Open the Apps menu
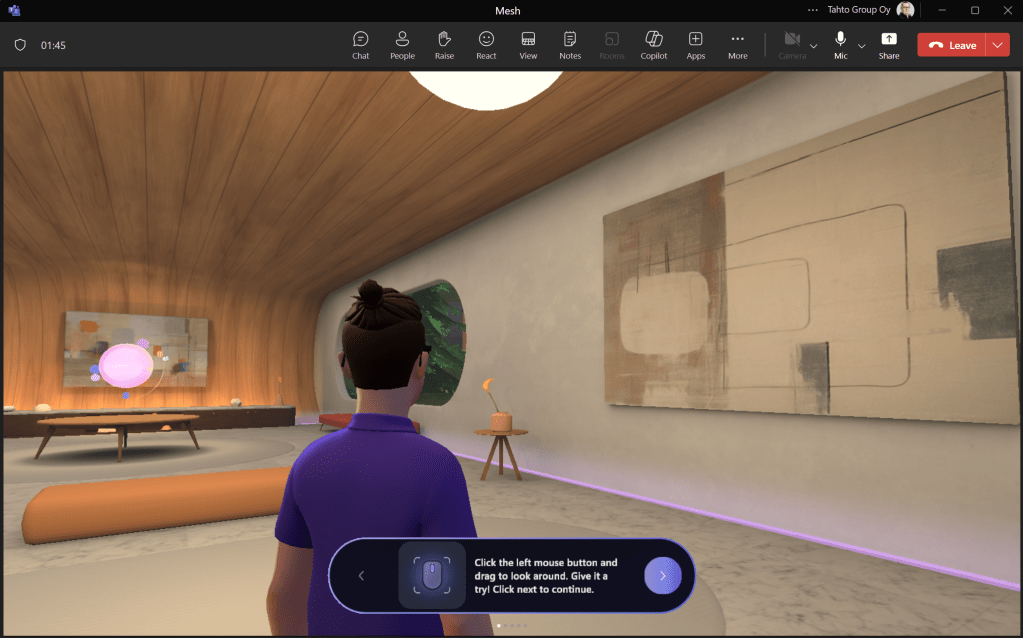The image size is (1023, 638). [x=696, y=44]
